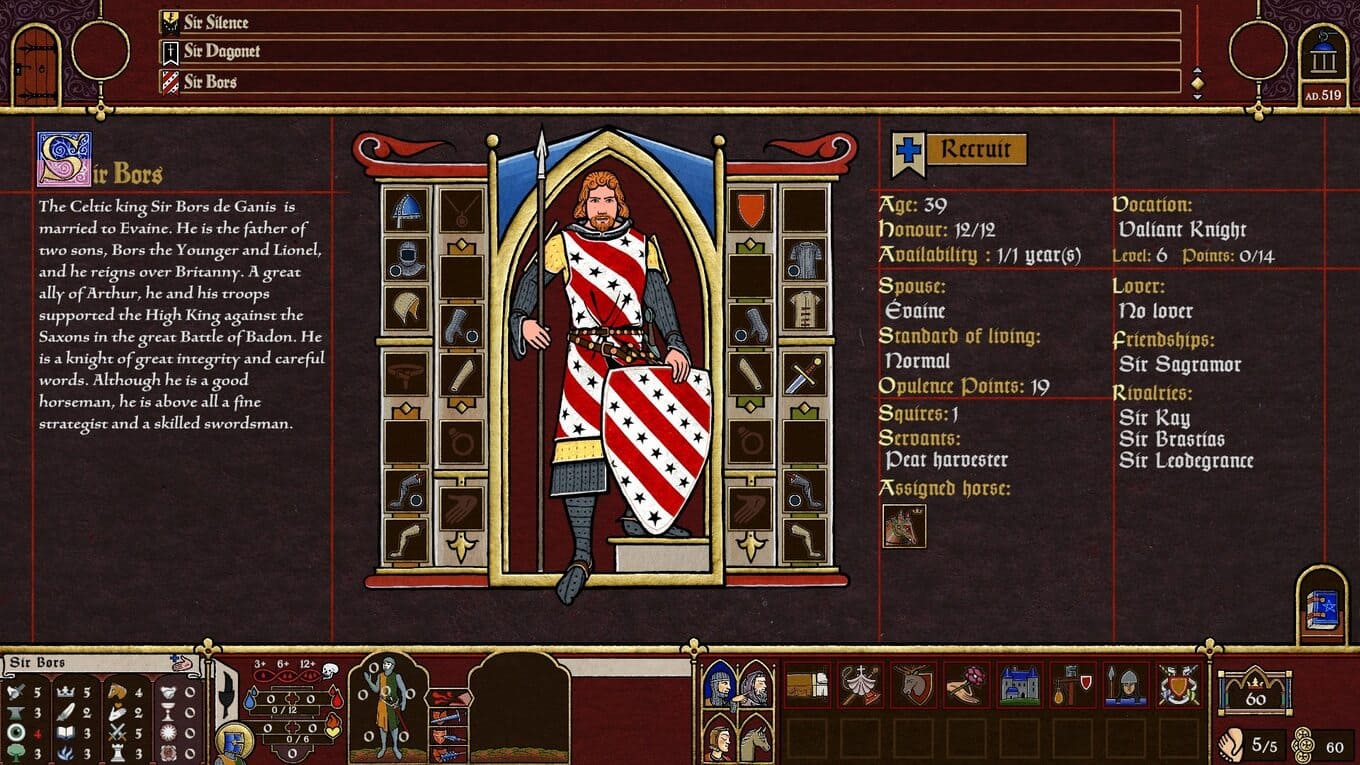Select the sword weapon slot
This screenshot has width=1360, height=765.
click(804, 374)
